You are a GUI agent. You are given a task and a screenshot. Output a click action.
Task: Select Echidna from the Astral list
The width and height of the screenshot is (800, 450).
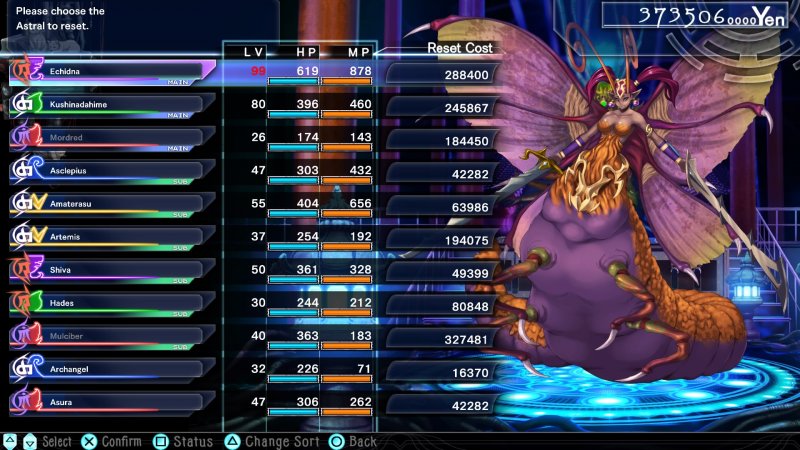(x=110, y=72)
